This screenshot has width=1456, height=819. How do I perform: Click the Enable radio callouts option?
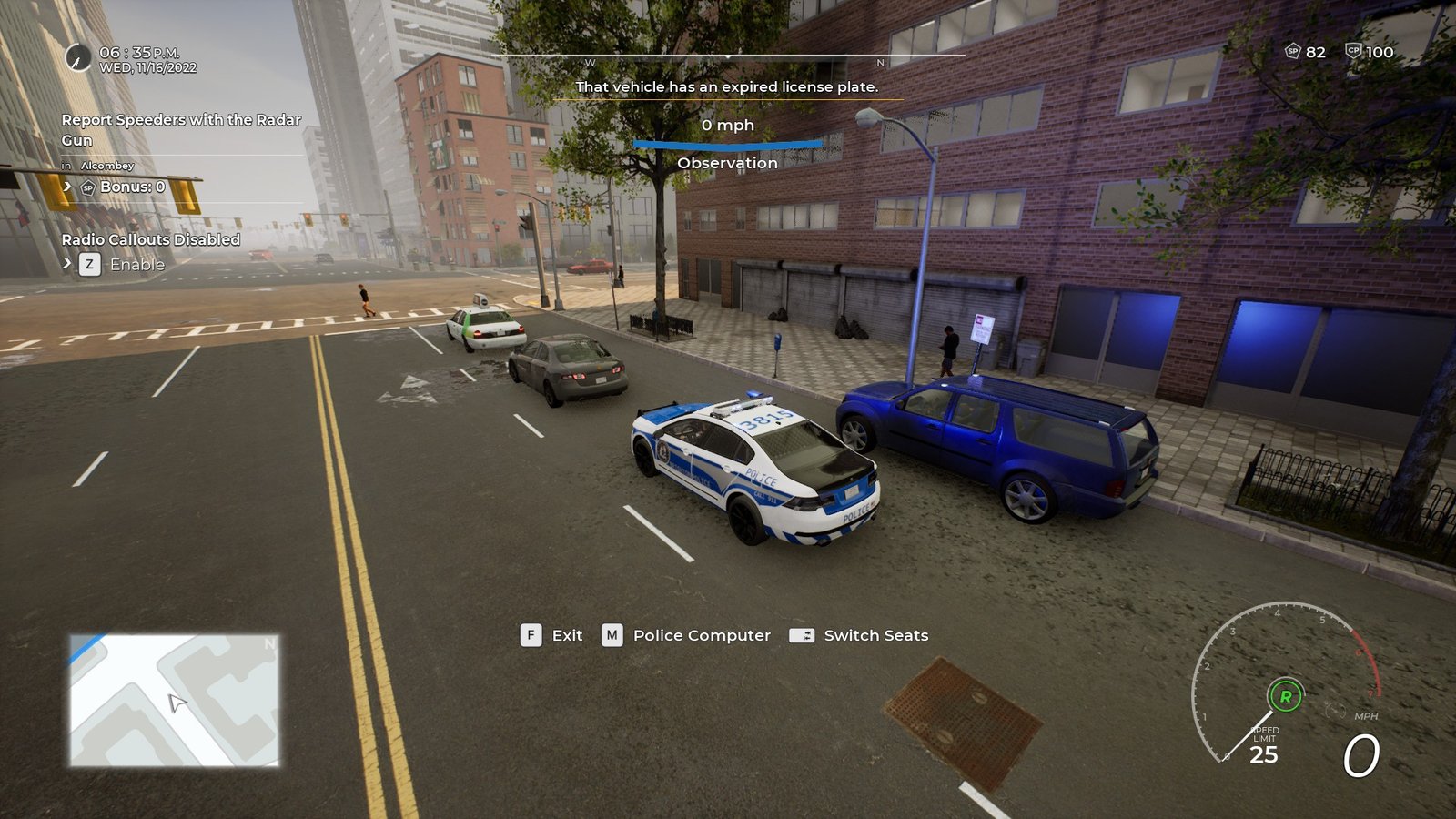[136, 265]
